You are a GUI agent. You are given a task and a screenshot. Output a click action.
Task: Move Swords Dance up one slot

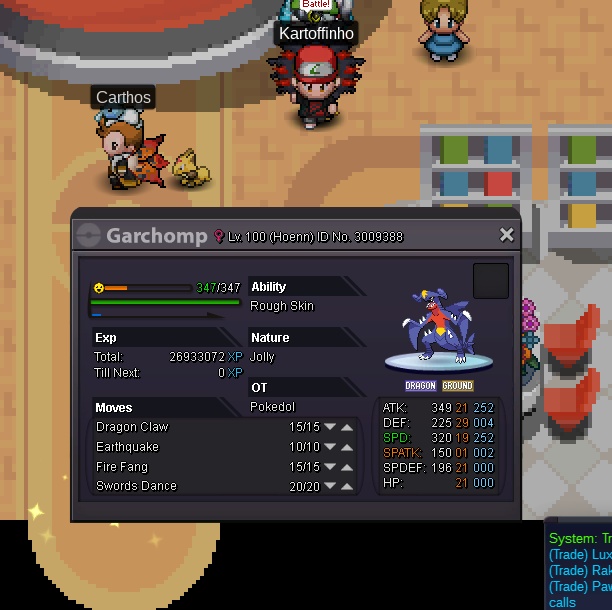point(347,487)
